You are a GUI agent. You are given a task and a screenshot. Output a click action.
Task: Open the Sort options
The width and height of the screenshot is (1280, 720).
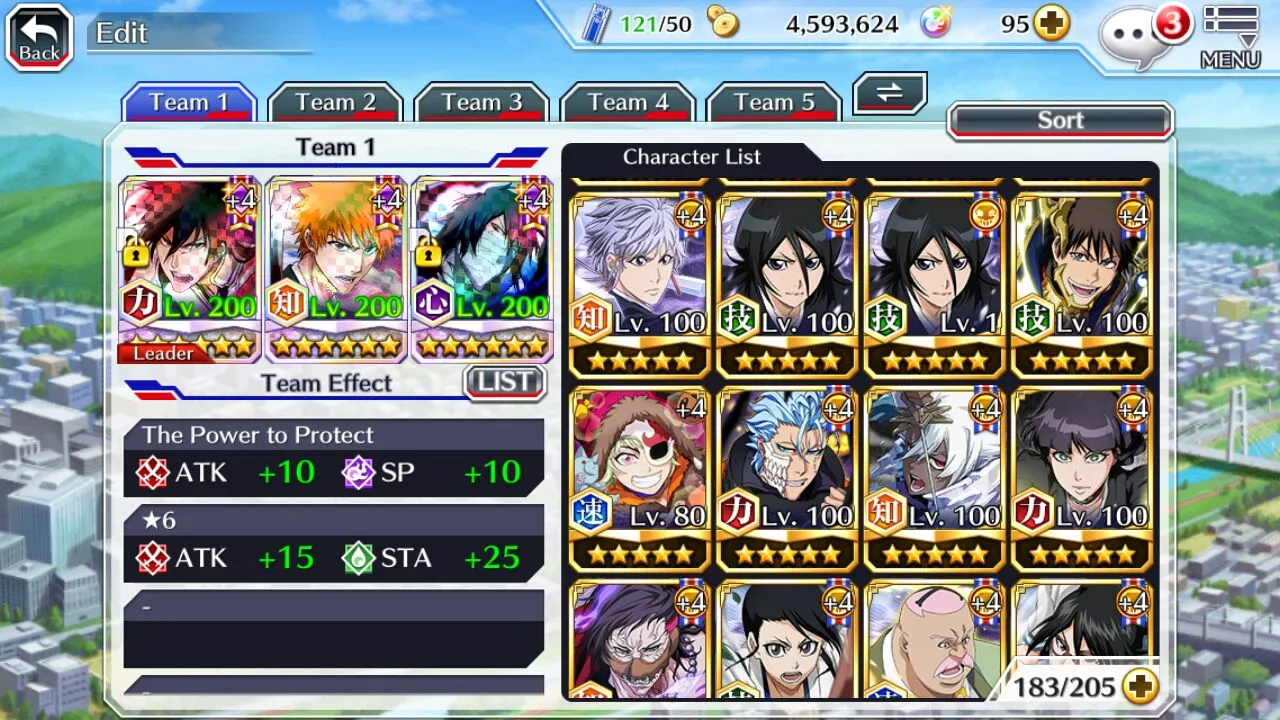click(1060, 121)
